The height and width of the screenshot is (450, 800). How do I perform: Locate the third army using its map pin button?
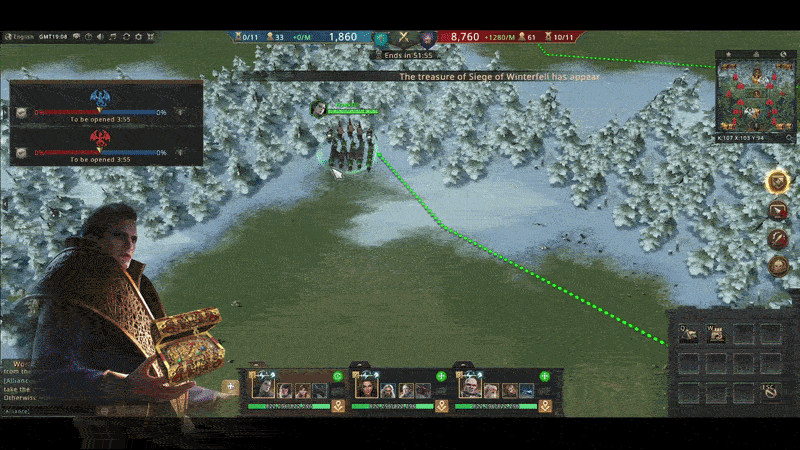pos(545,406)
